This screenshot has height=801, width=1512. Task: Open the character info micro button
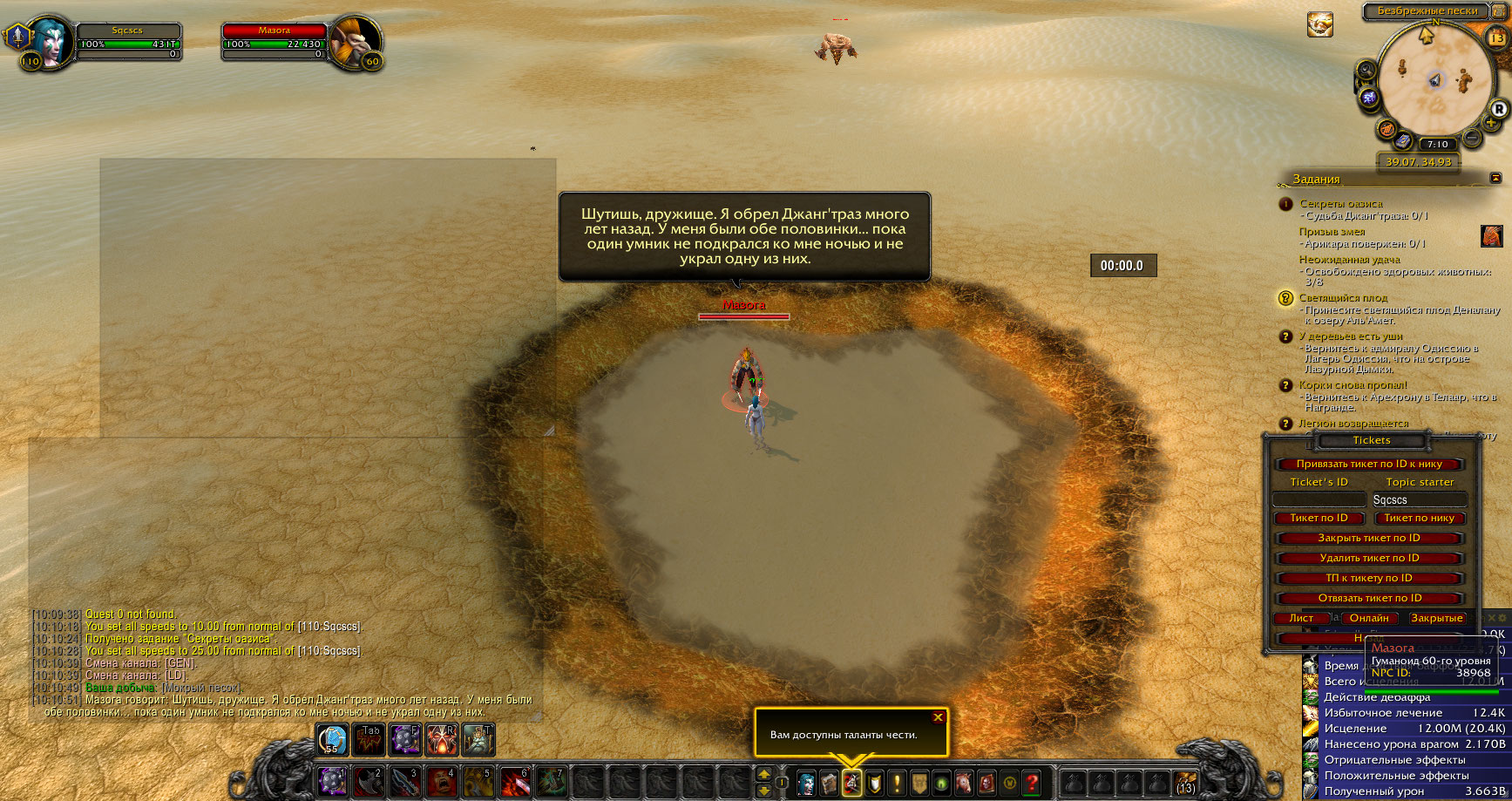[x=806, y=782]
